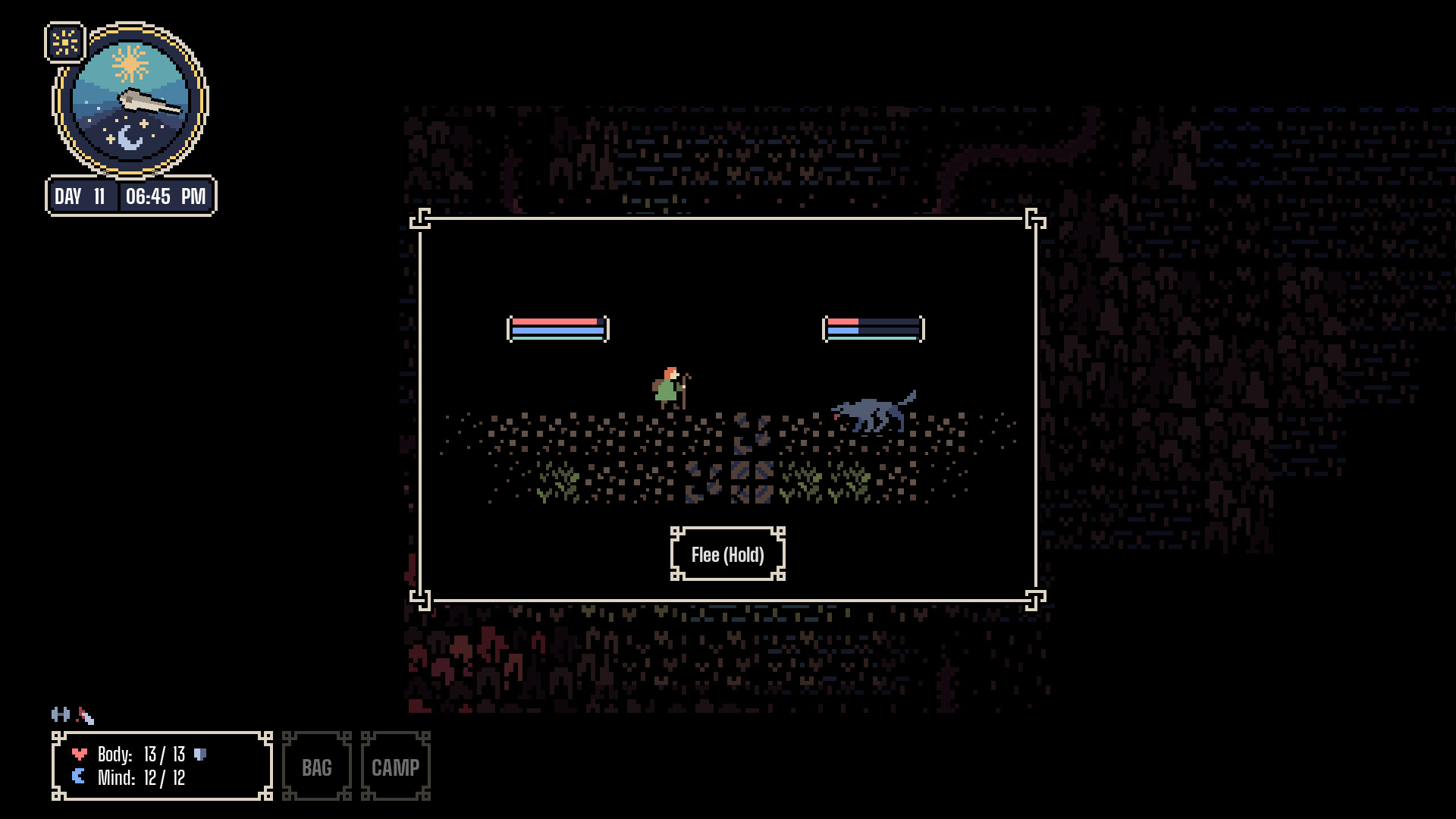The width and height of the screenshot is (1456, 819).
Task: Click the 06:45 PM time display
Action: tap(166, 196)
